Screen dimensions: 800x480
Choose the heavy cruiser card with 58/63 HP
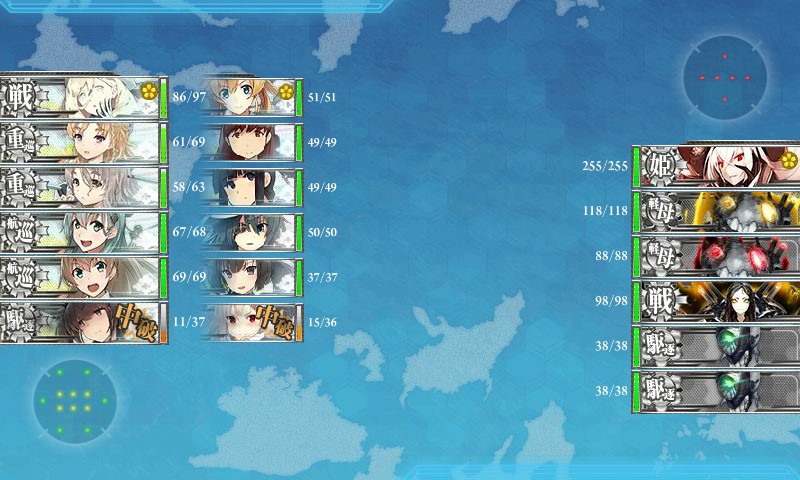point(82,187)
